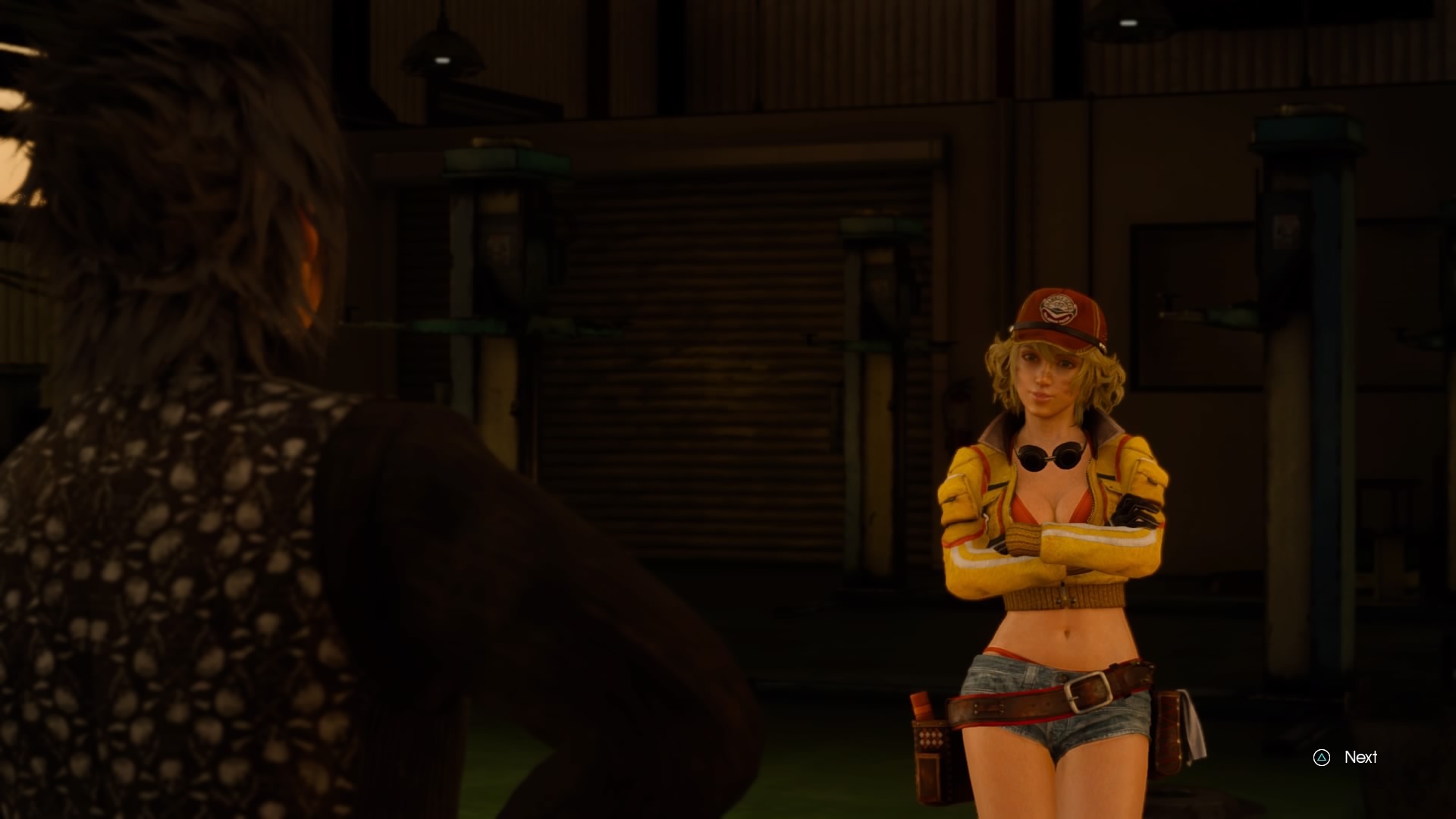Select the belt buckle on Cindy's shorts
Viewport: 1456px width, 819px height.
pyautogui.click(x=1088, y=690)
